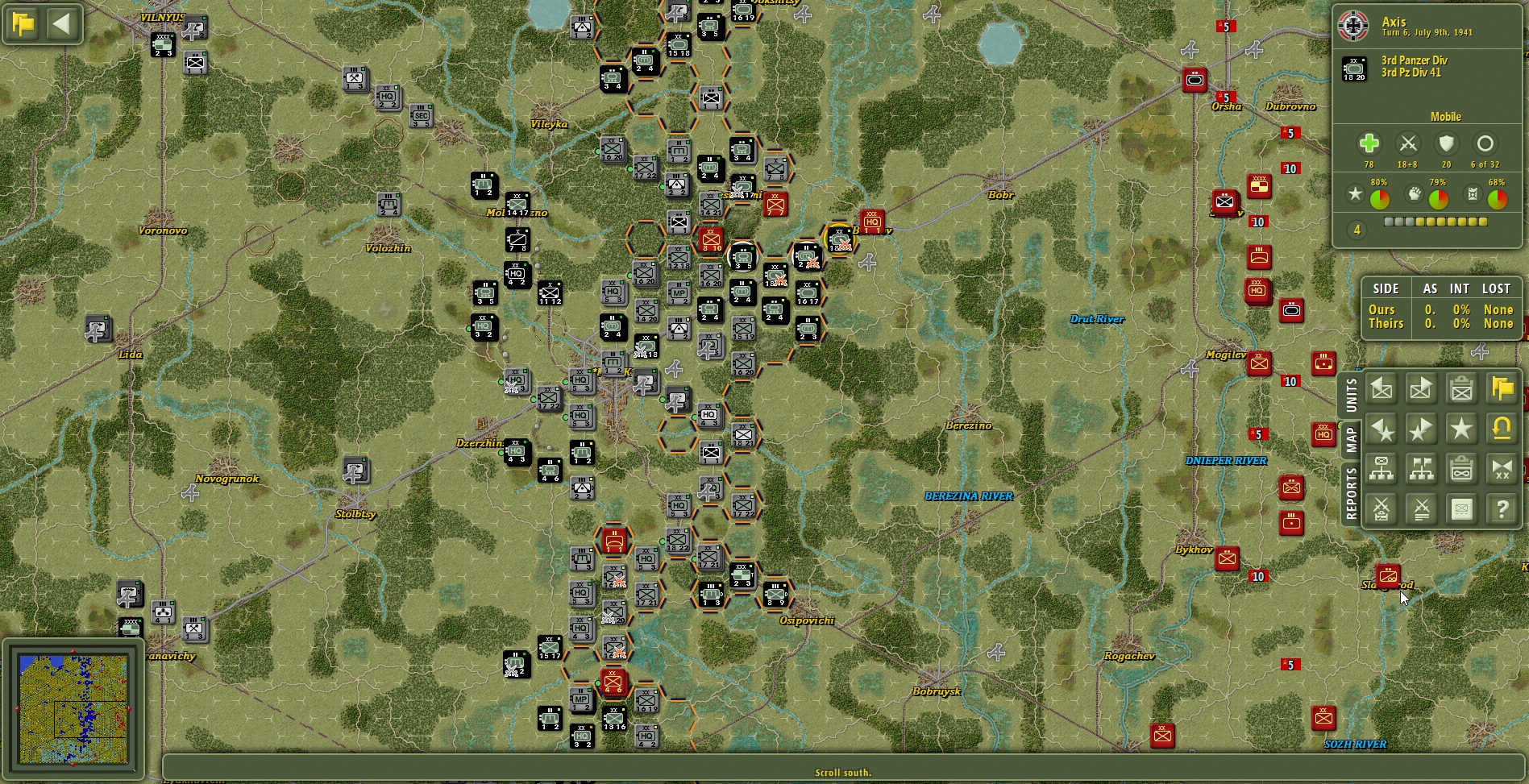Viewport: 1529px width, 784px height.
Task: Select the next unit icon
Action: (x=1421, y=388)
